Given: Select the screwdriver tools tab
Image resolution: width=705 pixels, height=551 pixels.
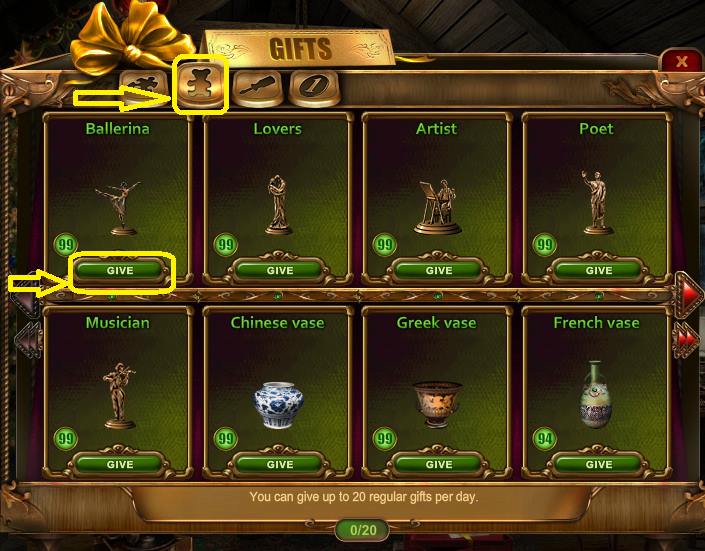Looking at the screenshot, I should (255, 87).
